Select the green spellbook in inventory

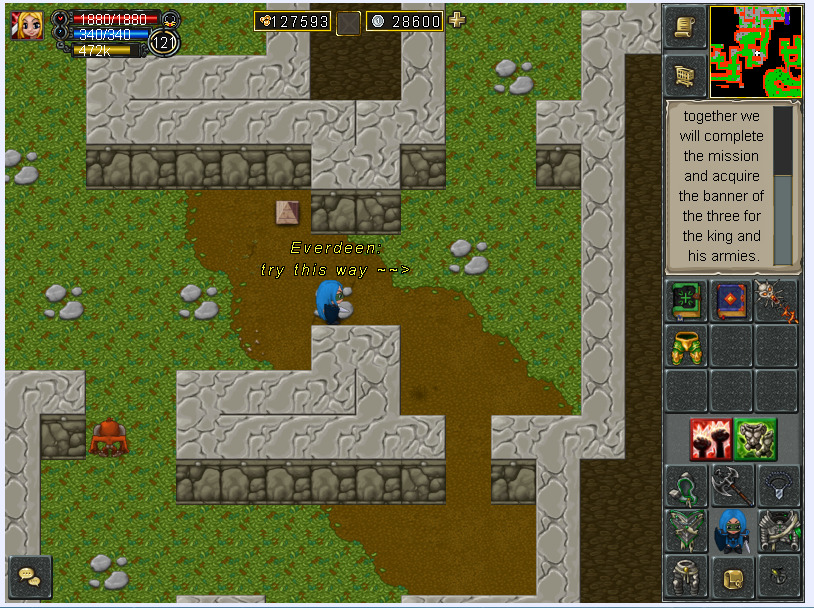pos(687,301)
